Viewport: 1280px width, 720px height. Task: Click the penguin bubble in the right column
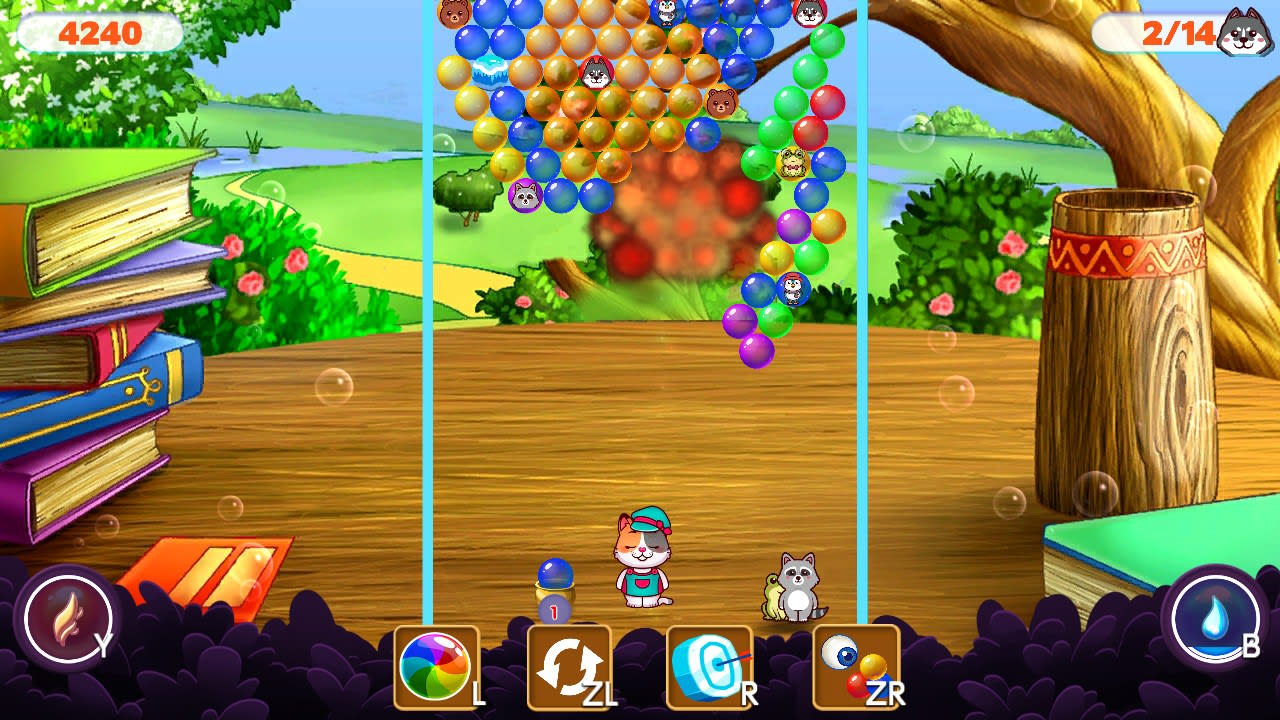pos(793,291)
